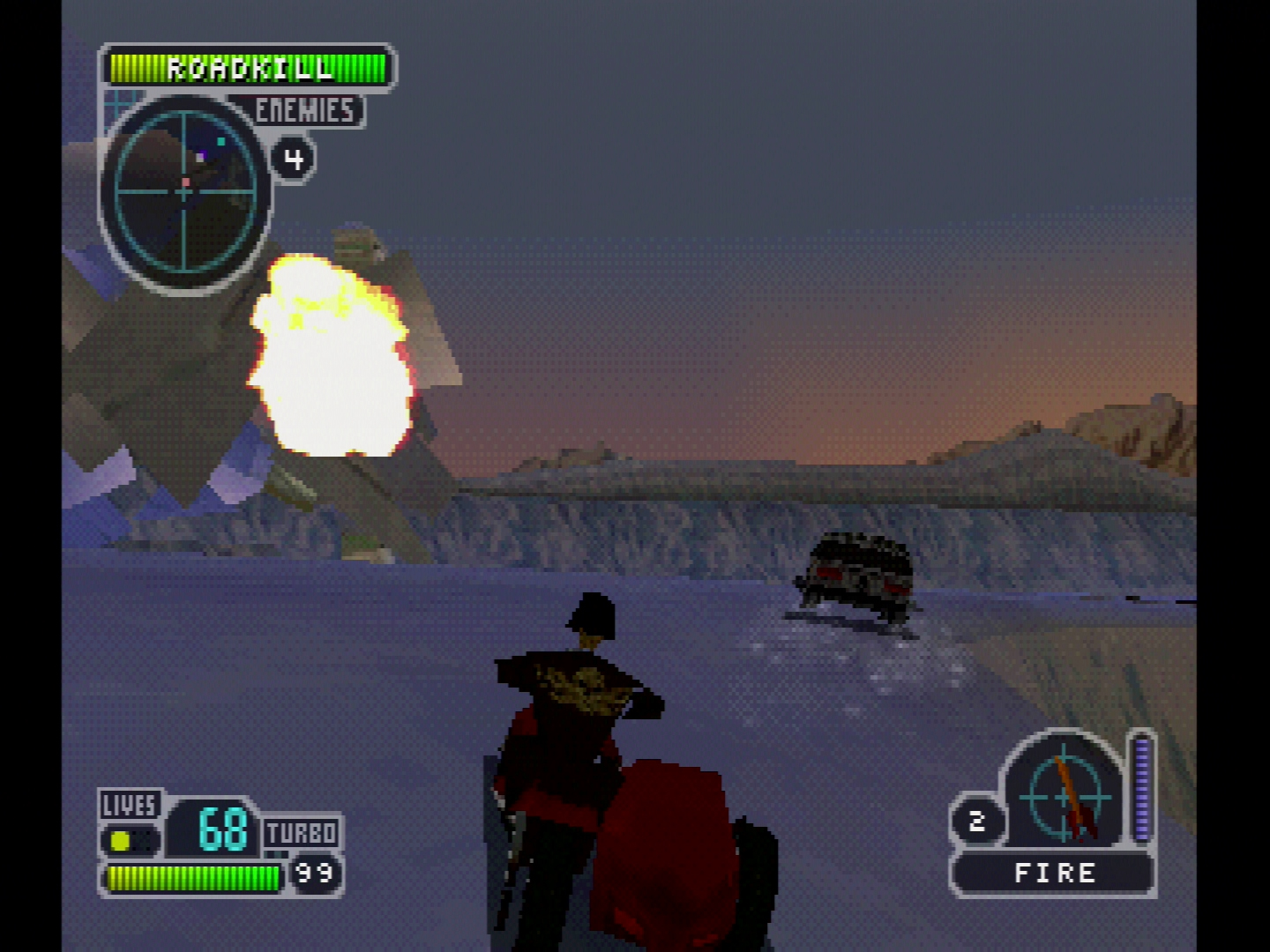The width and height of the screenshot is (1270, 952).
Task: Click the health value 68
Action: coord(221,829)
